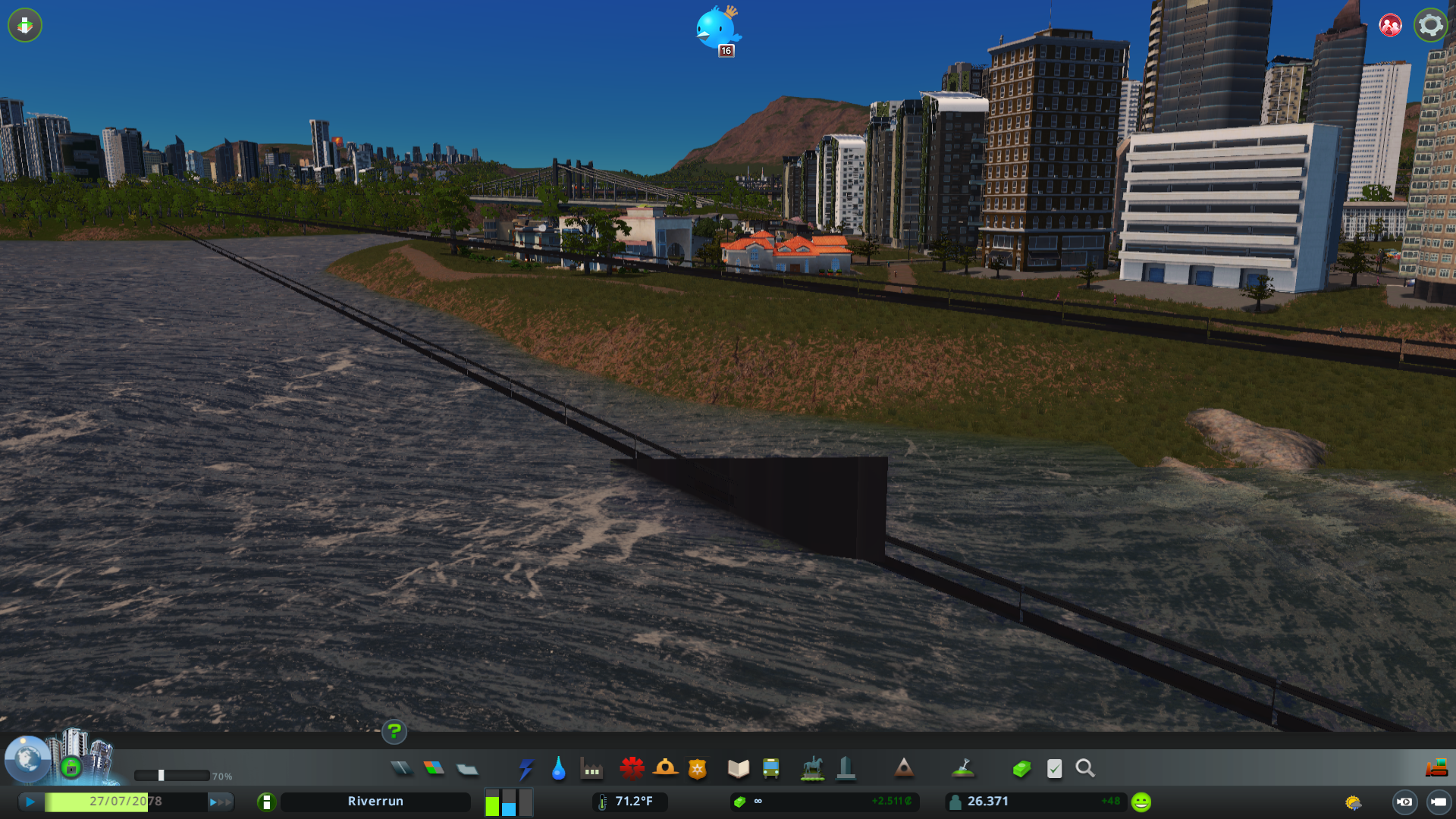Open the RCI demand bars details

click(x=508, y=801)
